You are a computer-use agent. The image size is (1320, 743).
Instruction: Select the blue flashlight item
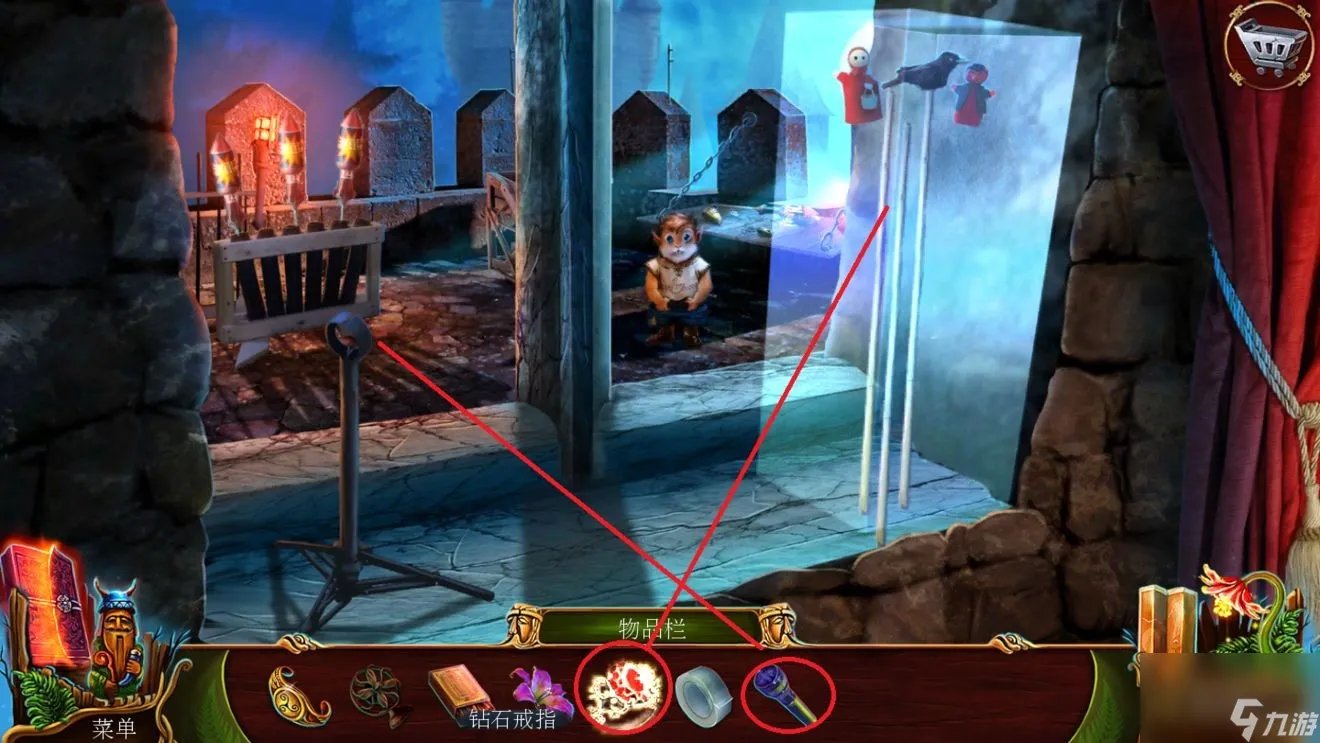[786, 689]
